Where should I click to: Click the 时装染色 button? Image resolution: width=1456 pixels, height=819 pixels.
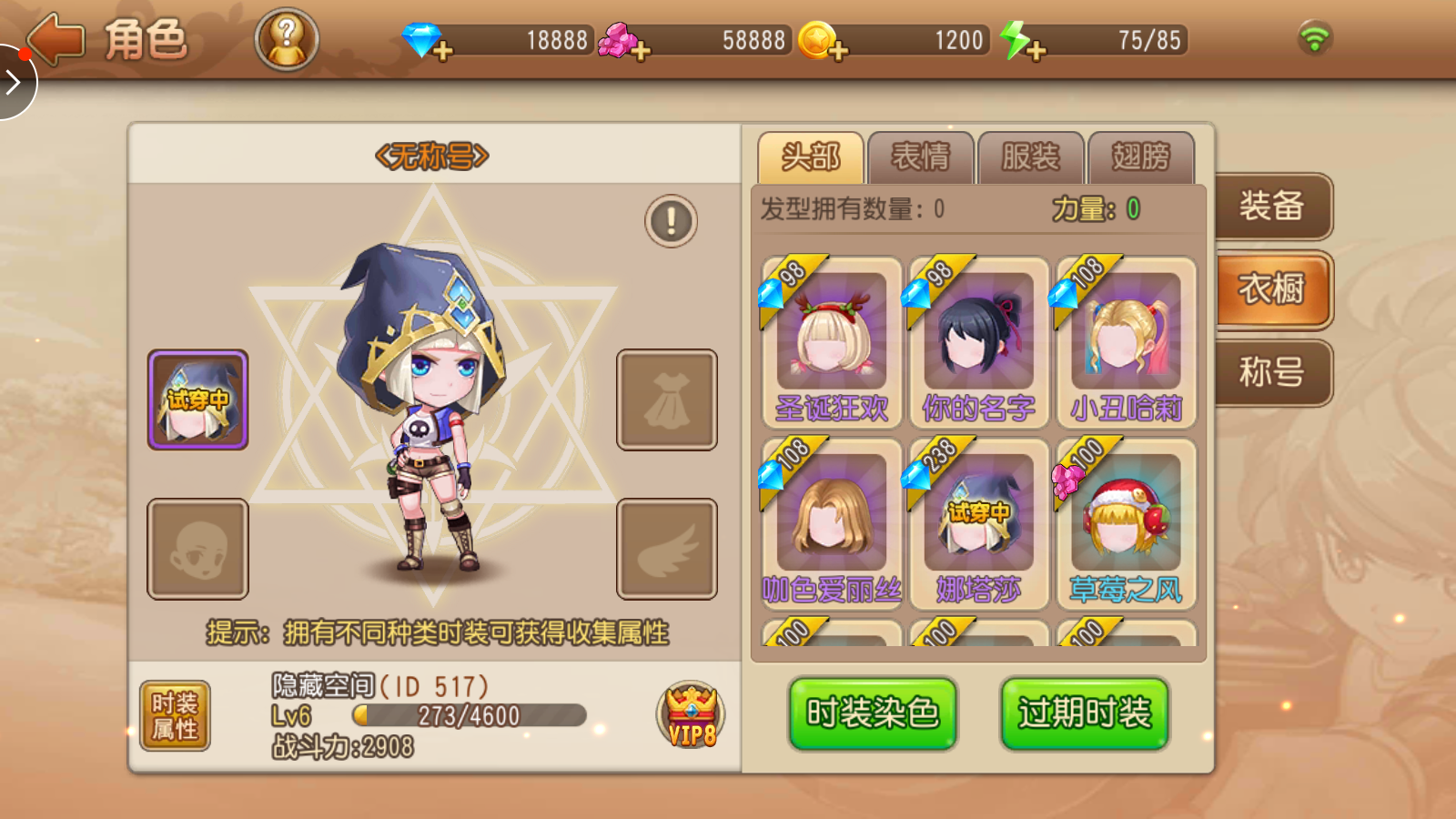[872, 713]
